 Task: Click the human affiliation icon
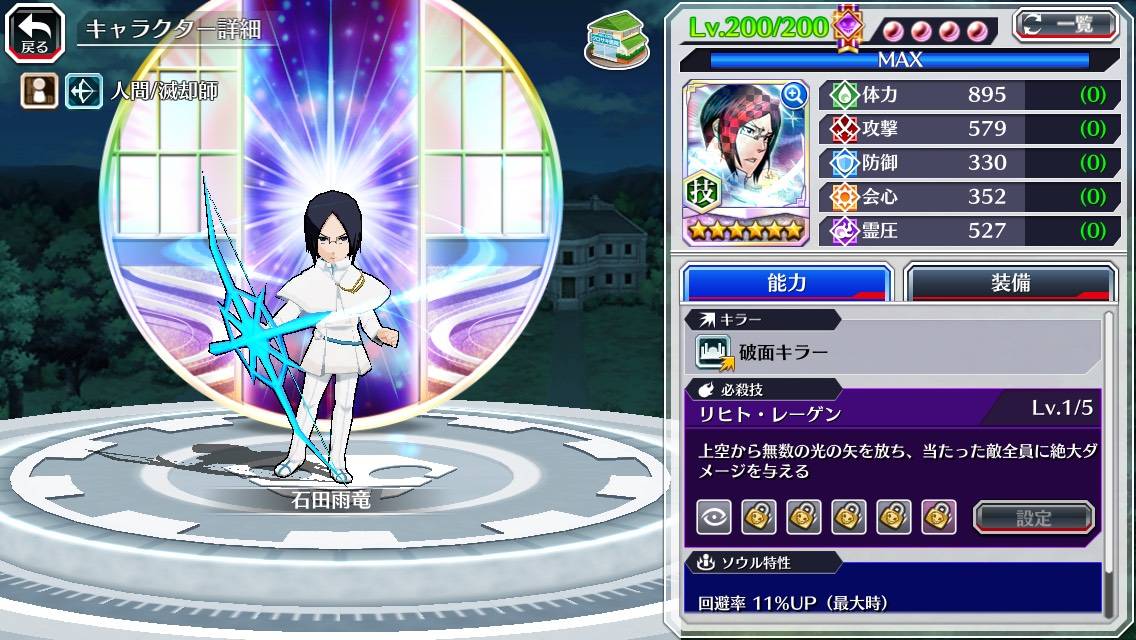pyautogui.click(x=37, y=92)
